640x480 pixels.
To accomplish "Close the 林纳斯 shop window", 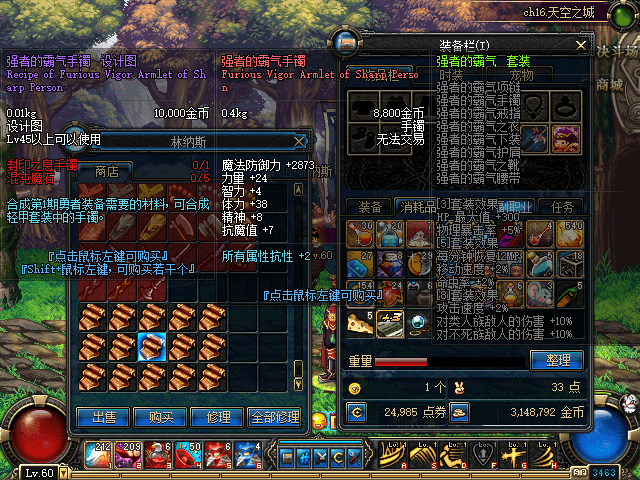I will pyautogui.click(x=299, y=141).
